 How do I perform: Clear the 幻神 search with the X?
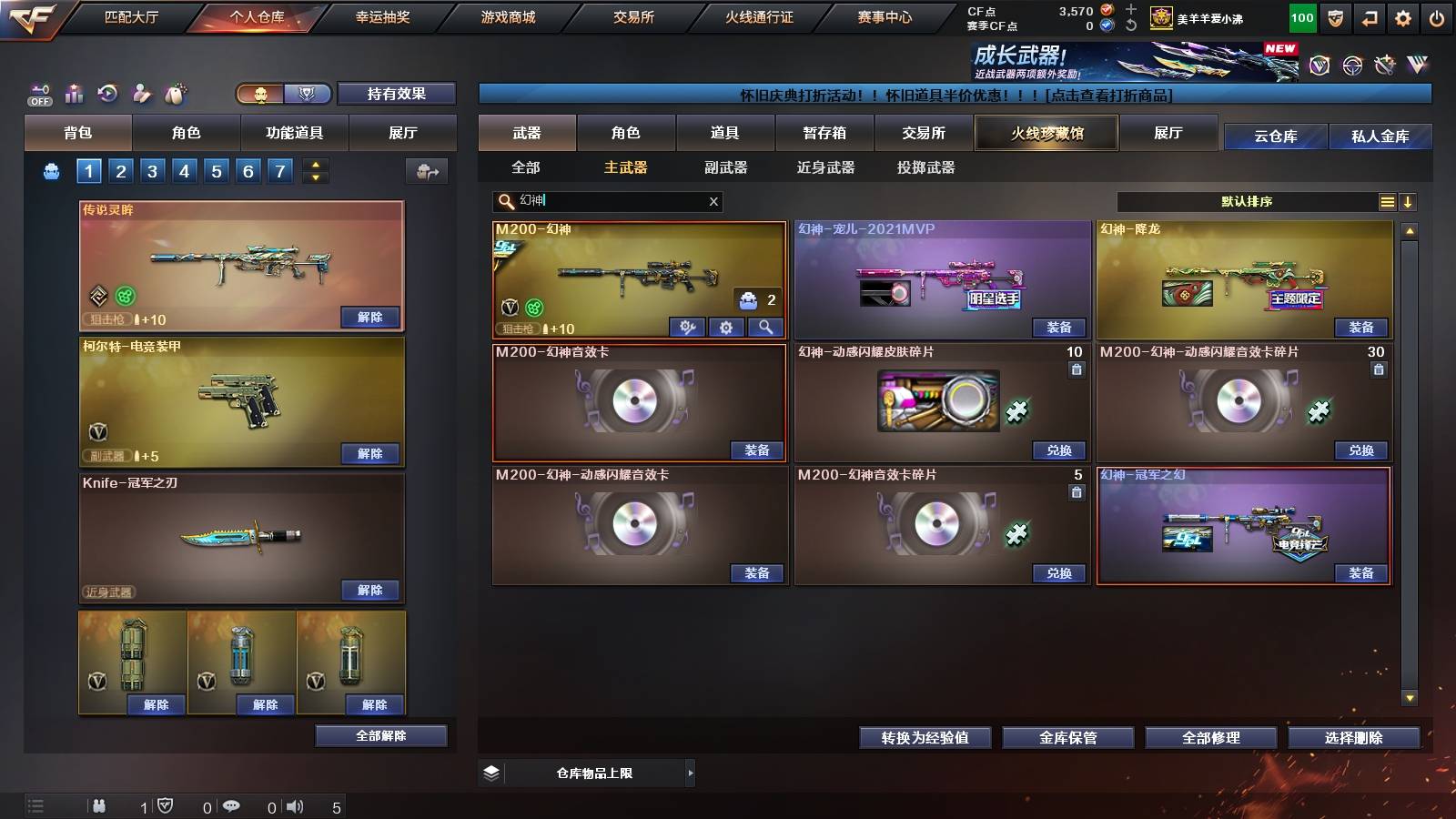click(713, 202)
